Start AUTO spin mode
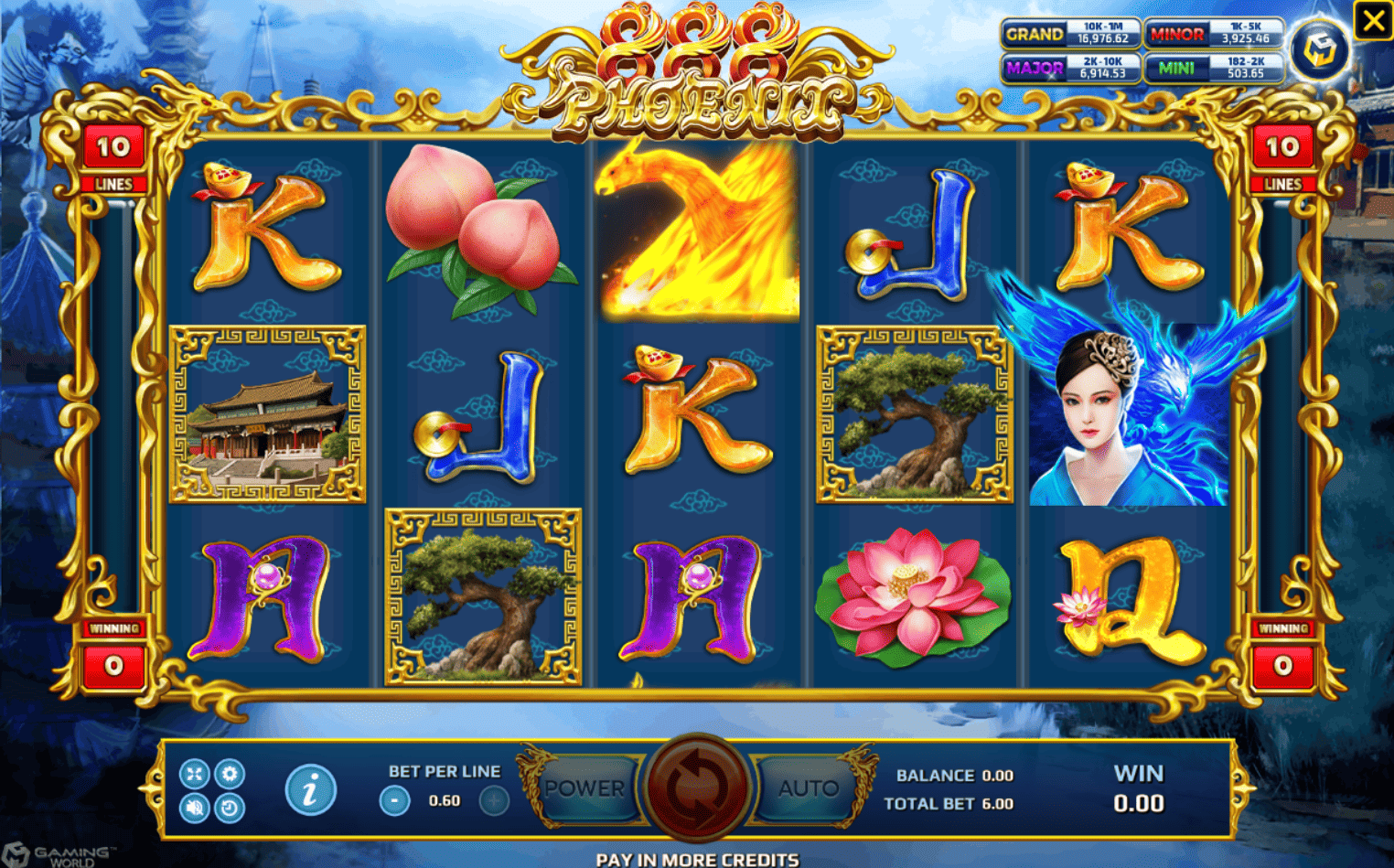1394x868 pixels. pos(808,788)
